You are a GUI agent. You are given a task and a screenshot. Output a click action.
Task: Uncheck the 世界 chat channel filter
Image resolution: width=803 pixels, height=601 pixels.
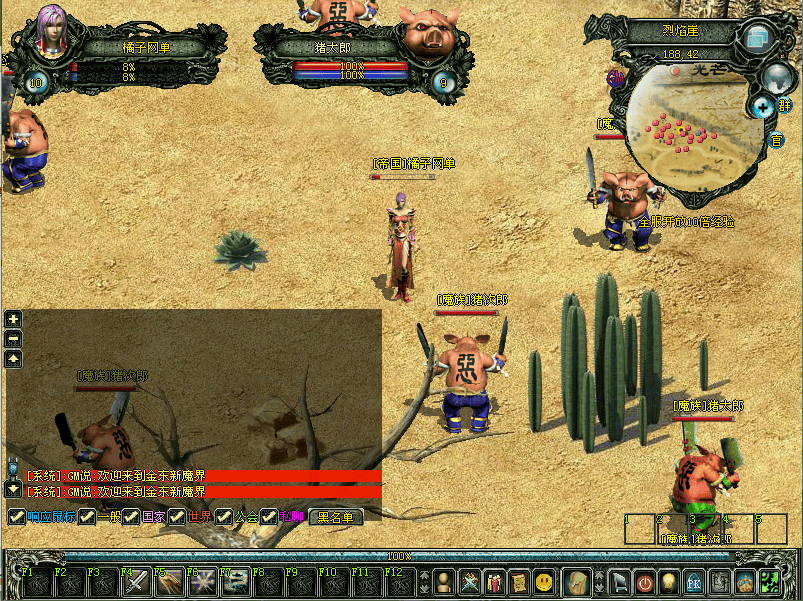pyautogui.click(x=177, y=517)
